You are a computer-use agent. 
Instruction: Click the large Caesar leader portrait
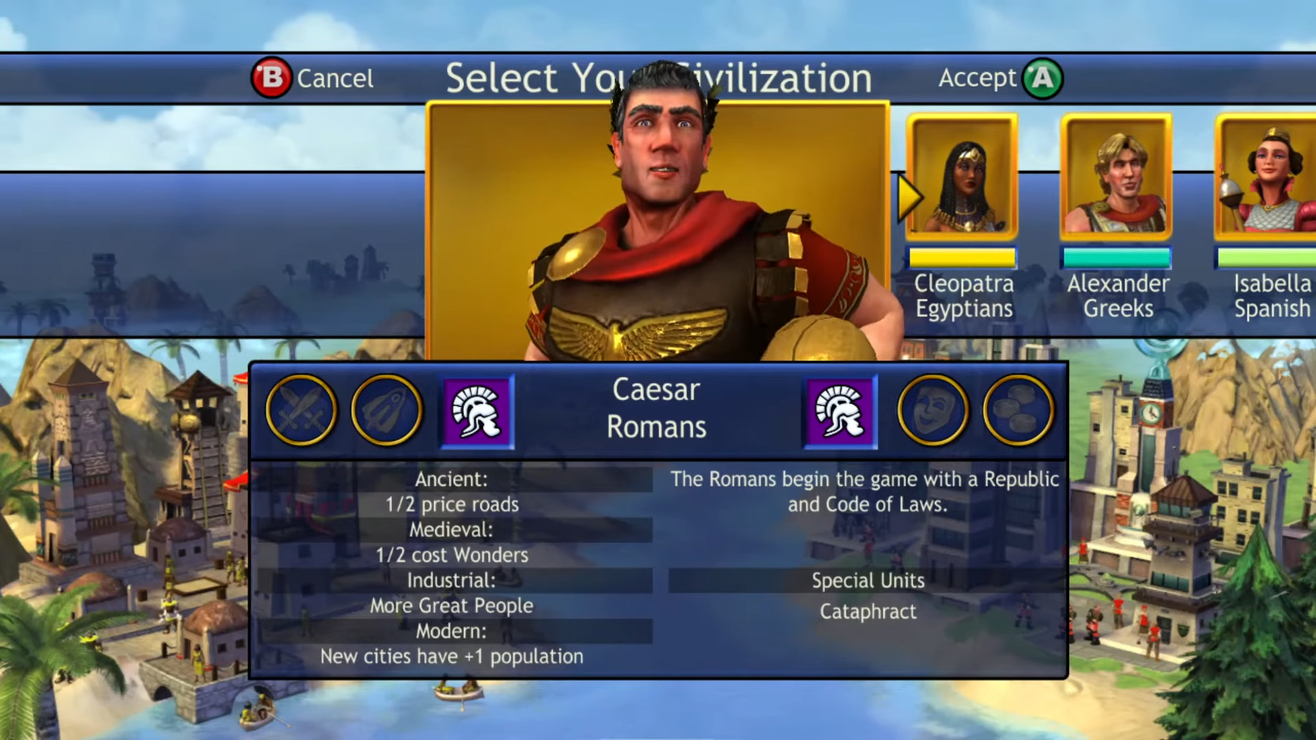pos(658,230)
